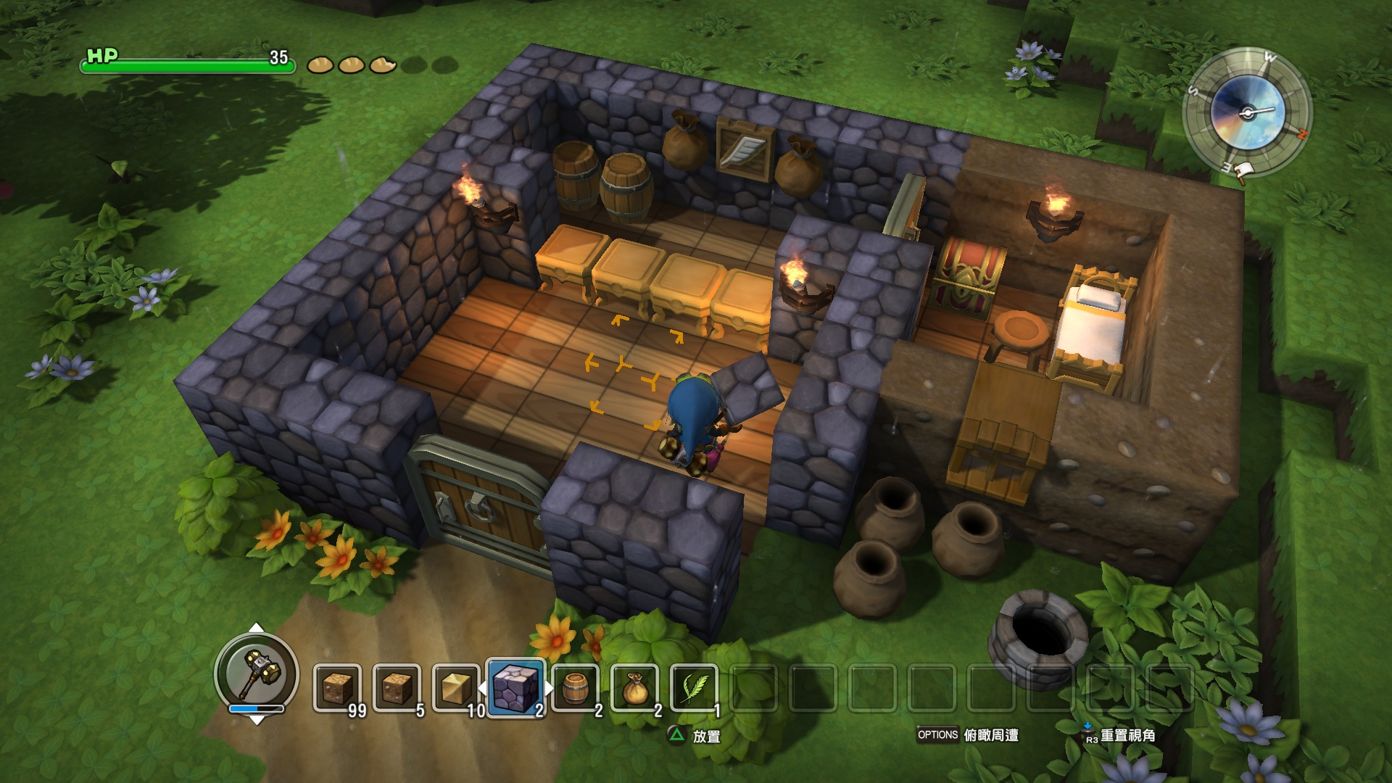
Task: Click the compass in the corner
Action: pos(1246,111)
